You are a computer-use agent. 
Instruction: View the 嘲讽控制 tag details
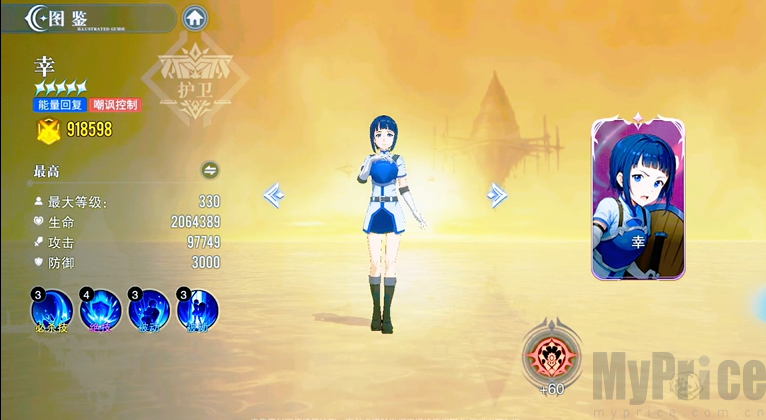click(116, 105)
